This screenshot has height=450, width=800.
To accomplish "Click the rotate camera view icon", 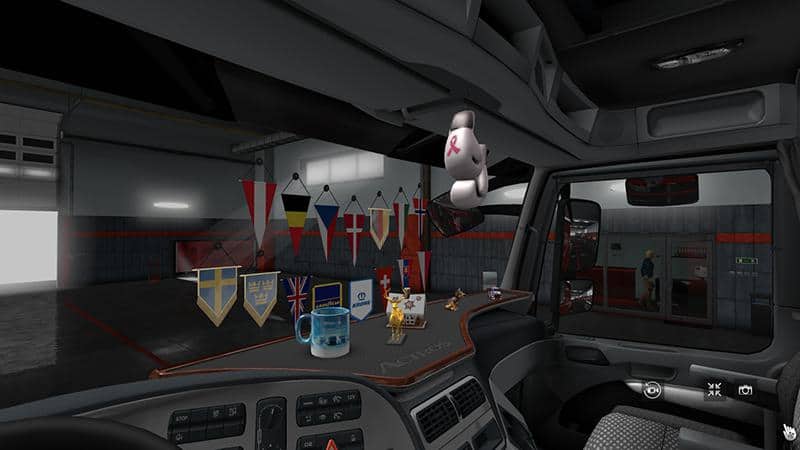I will pyautogui.click(x=653, y=391).
